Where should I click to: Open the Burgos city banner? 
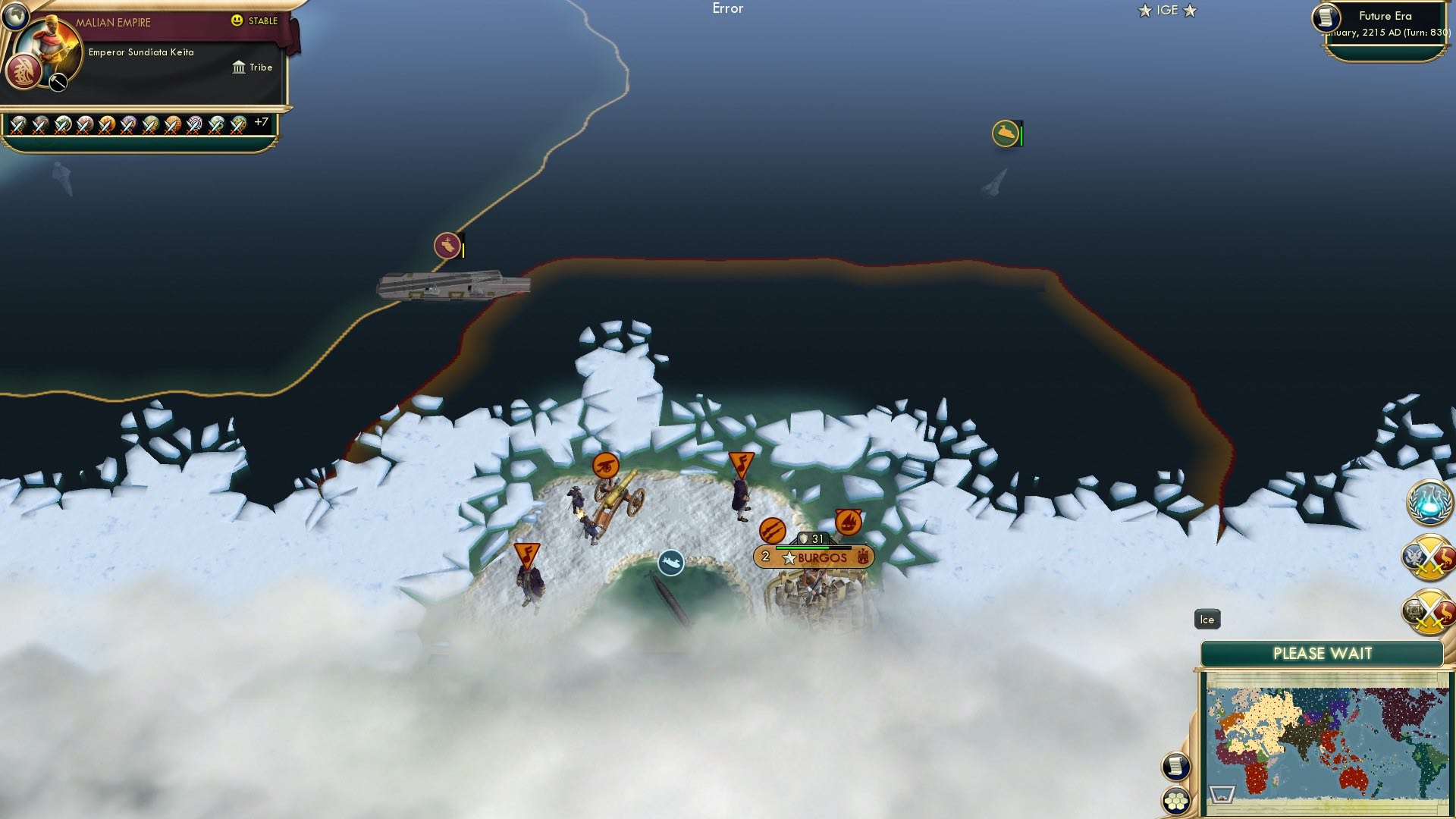coord(811,556)
